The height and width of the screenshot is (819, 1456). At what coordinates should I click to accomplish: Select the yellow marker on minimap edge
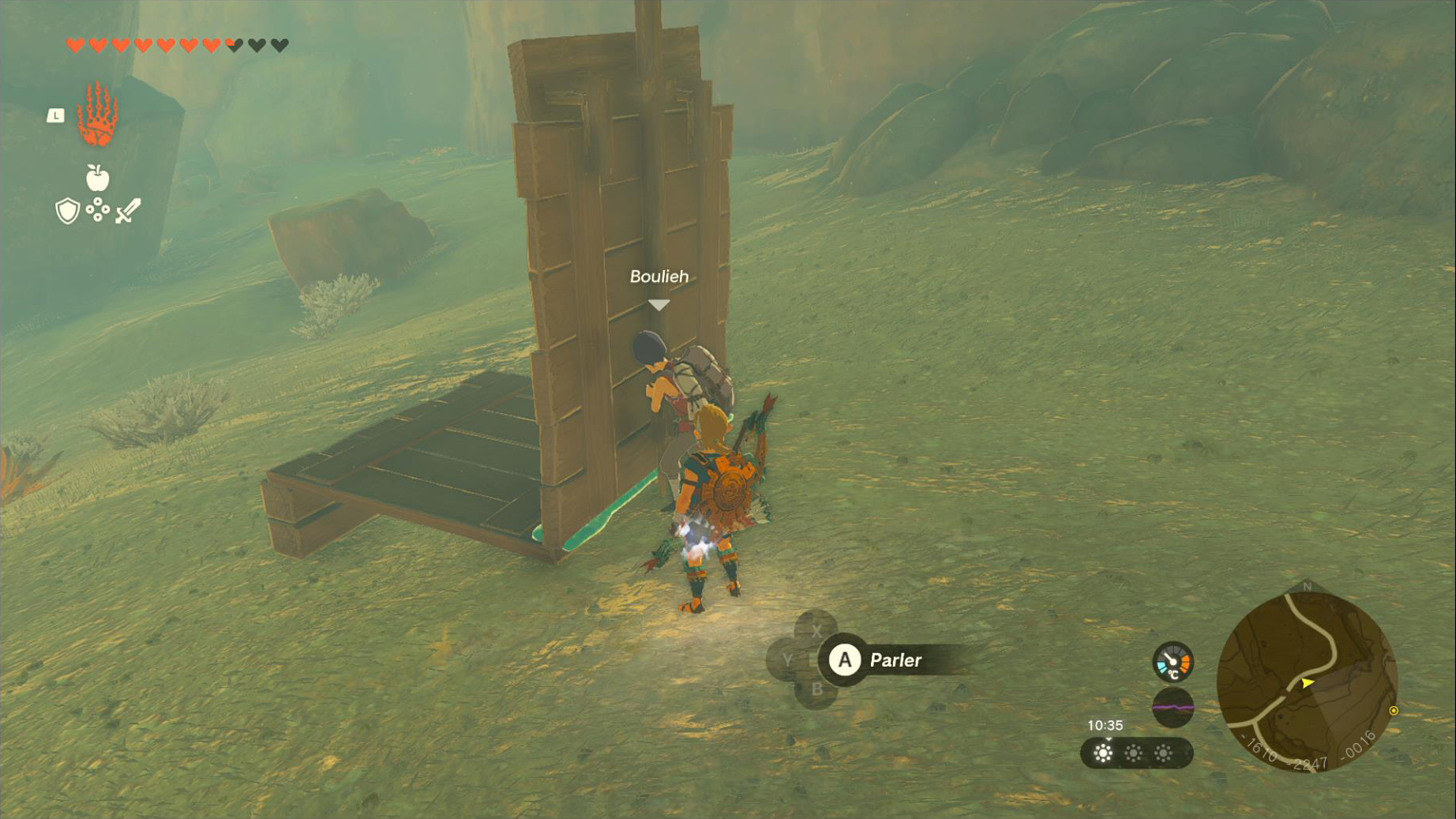[1394, 711]
